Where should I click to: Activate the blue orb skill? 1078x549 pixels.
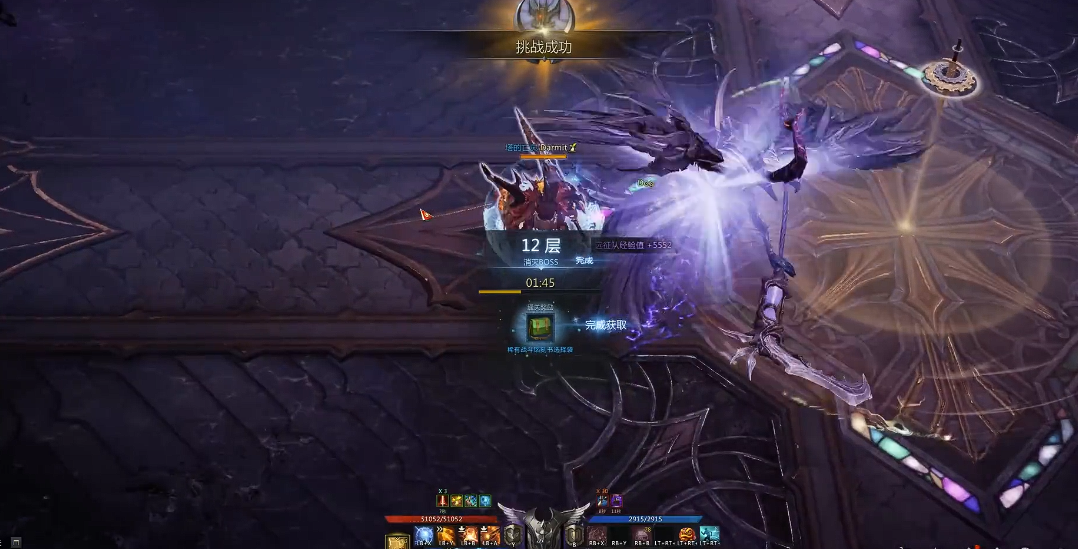pos(424,536)
